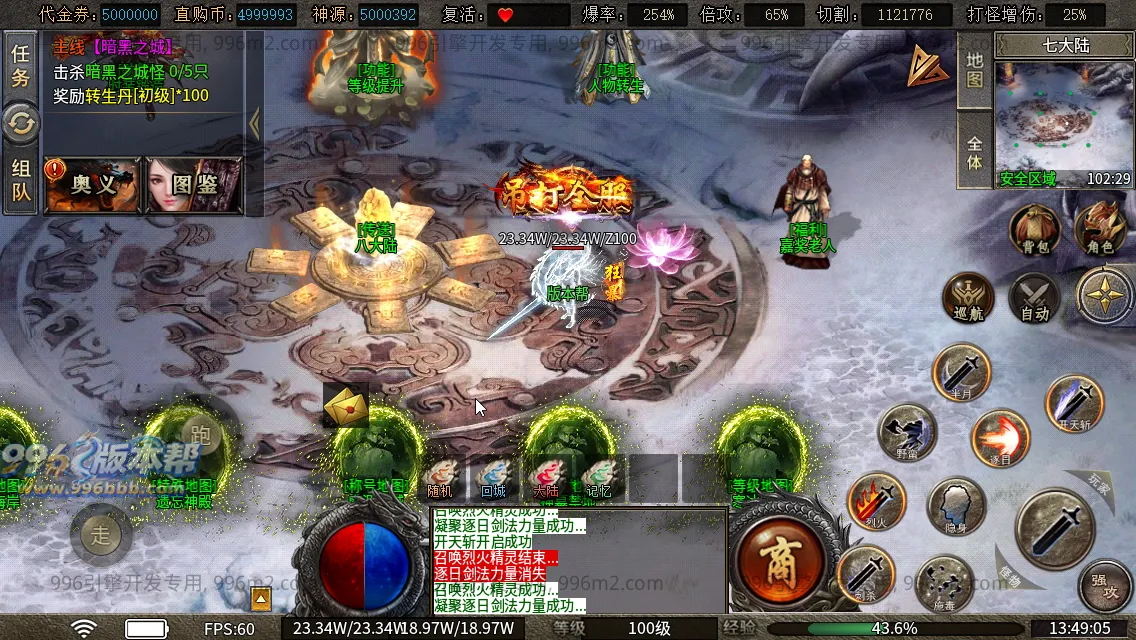1136x640 pixels.
Task: Open the 地图 map tab
Action: coord(975,70)
